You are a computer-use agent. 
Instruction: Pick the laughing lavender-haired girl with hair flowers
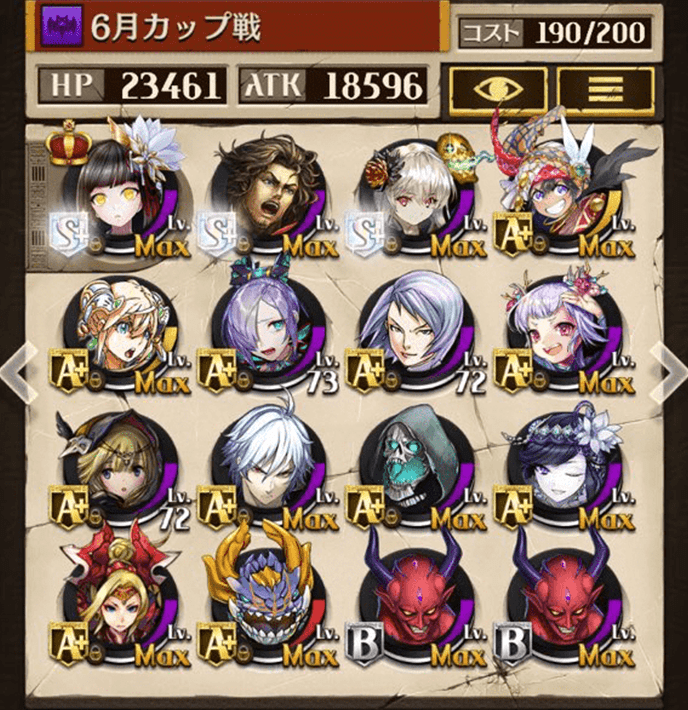pos(560,334)
